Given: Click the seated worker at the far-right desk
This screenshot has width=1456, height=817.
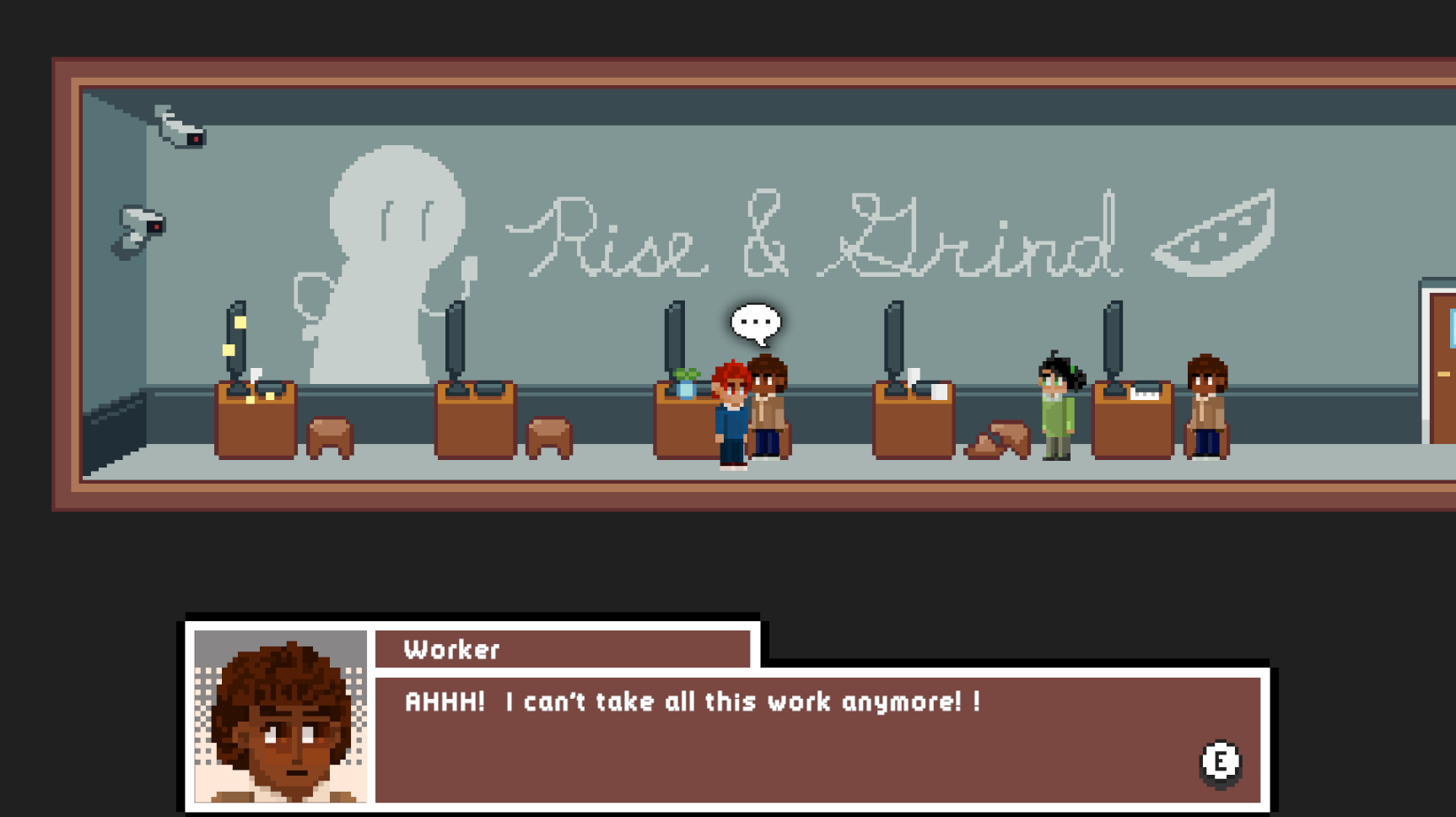Looking at the screenshot, I should tap(1208, 405).
